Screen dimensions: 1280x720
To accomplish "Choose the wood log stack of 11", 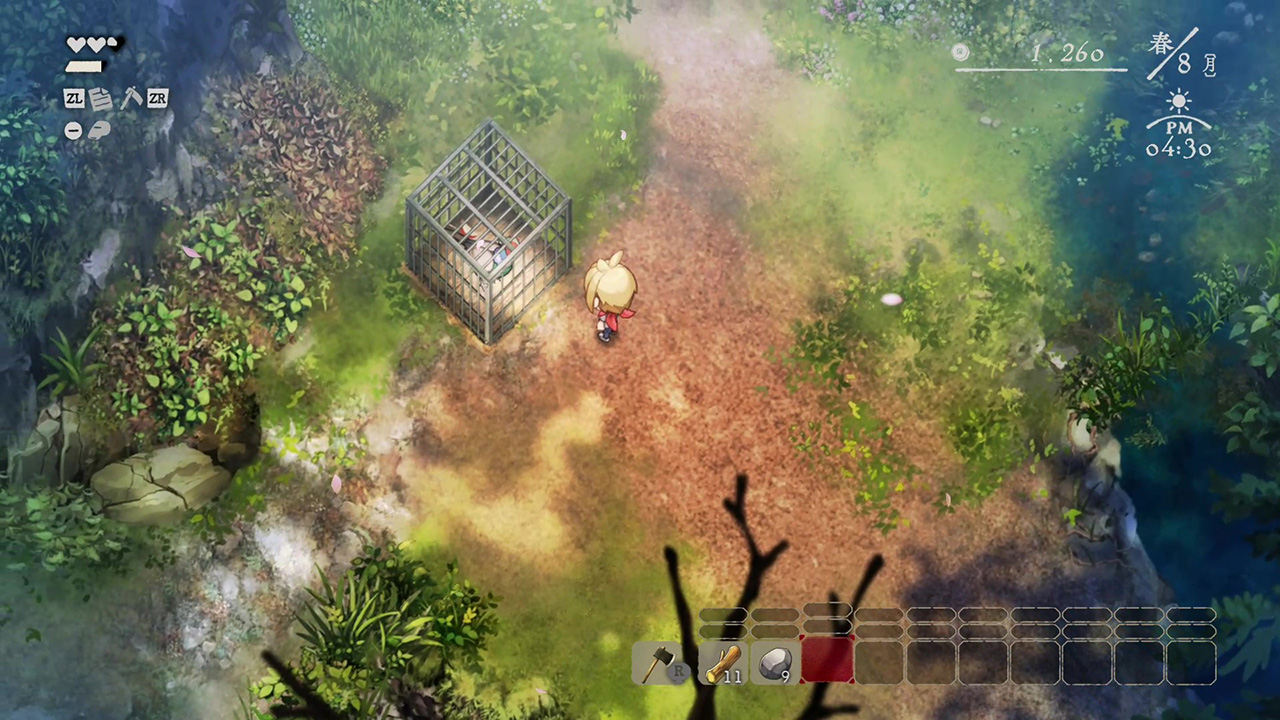I will click(723, 663).
